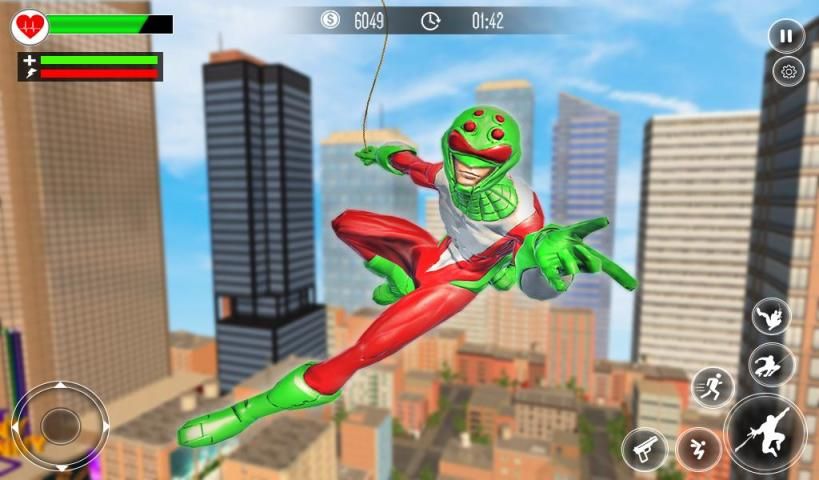Pause the game

(x=786, y=36)
